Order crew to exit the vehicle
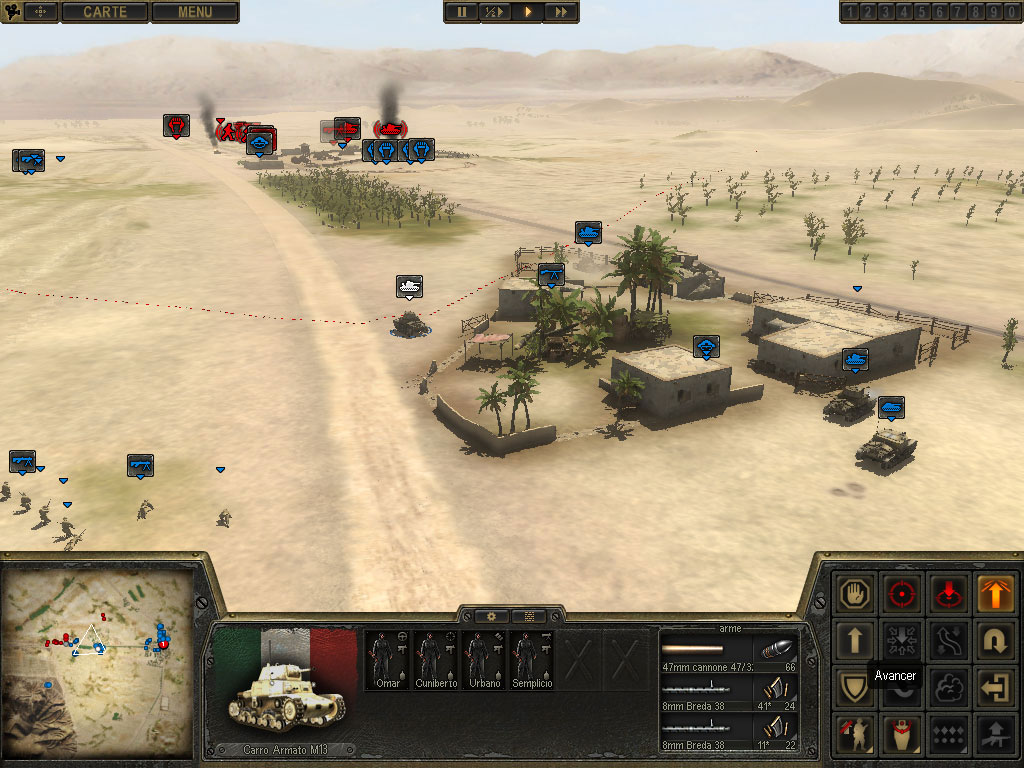This screenshot has width=1024, height=768. tap(993, 687)
